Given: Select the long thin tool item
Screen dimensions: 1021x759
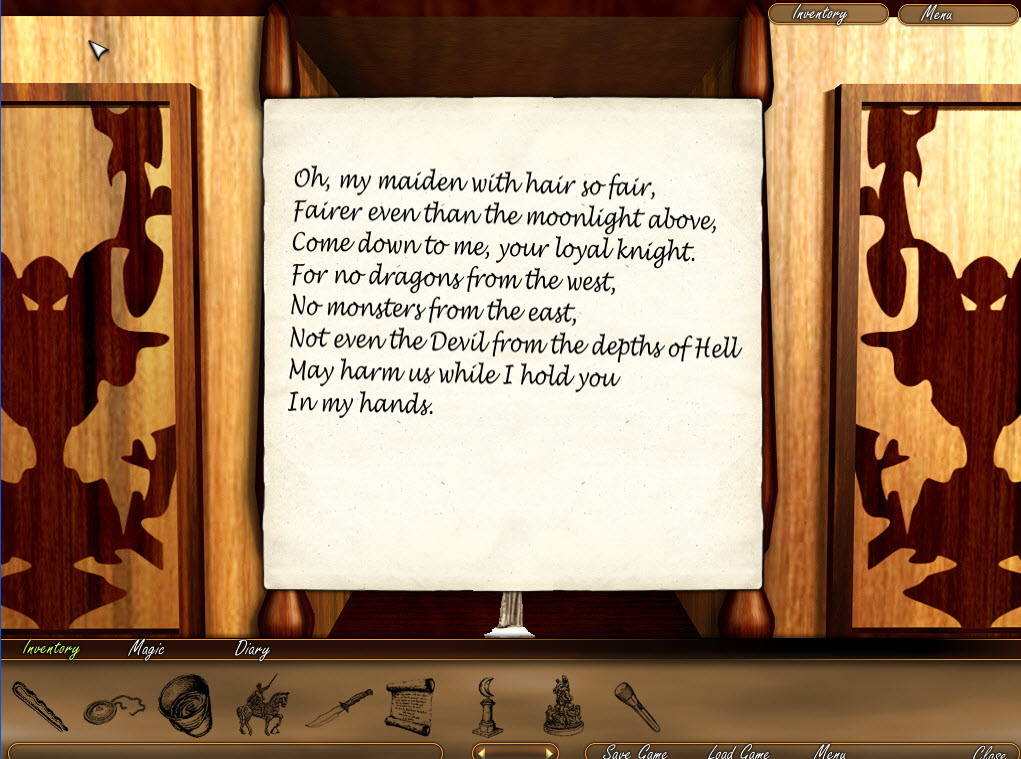Looking at the screenshot, I should click(x=40, y=706).
